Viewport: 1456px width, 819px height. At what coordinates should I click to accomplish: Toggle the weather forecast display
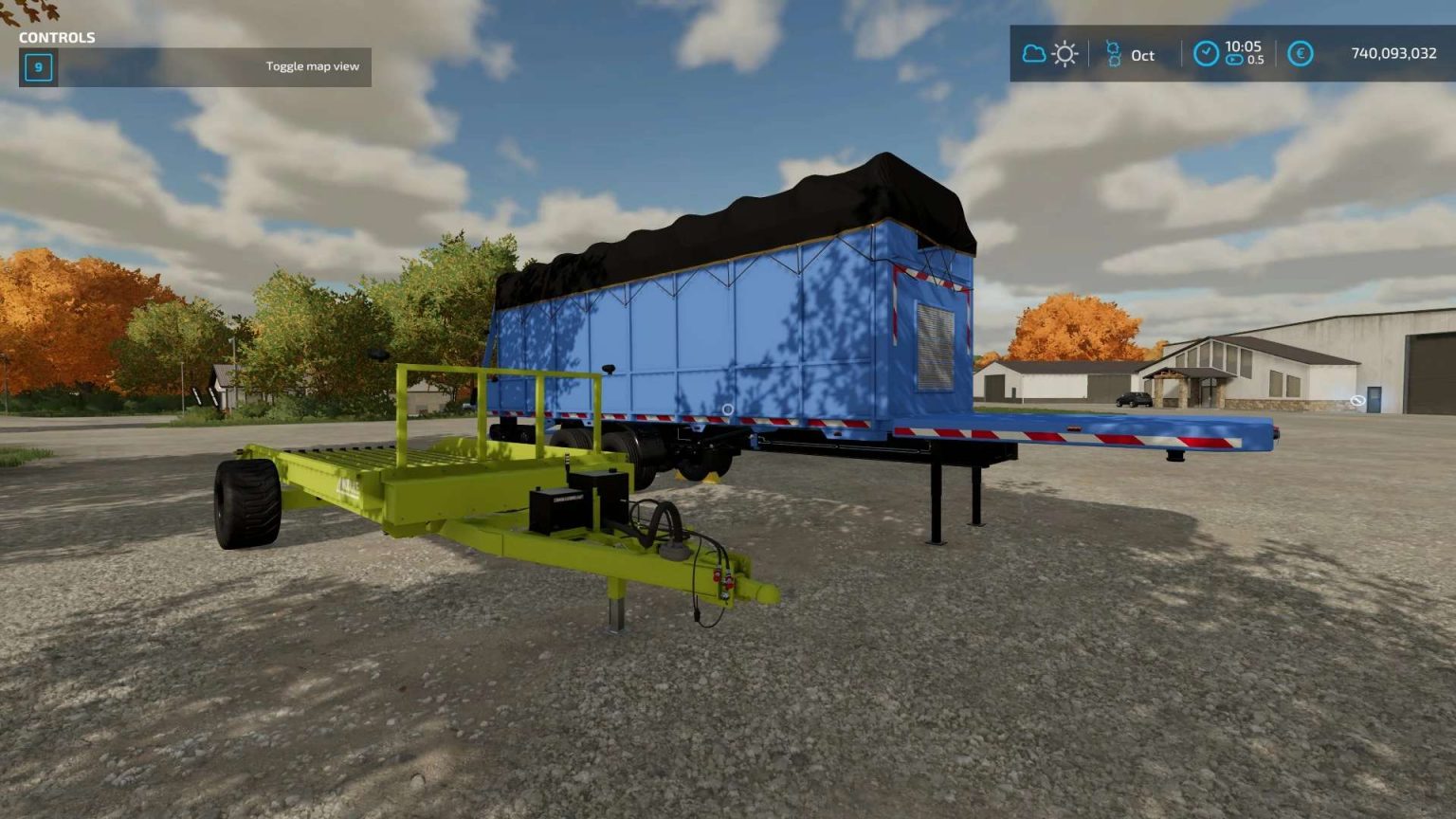pyautogui.click(x=1047, y=54)
